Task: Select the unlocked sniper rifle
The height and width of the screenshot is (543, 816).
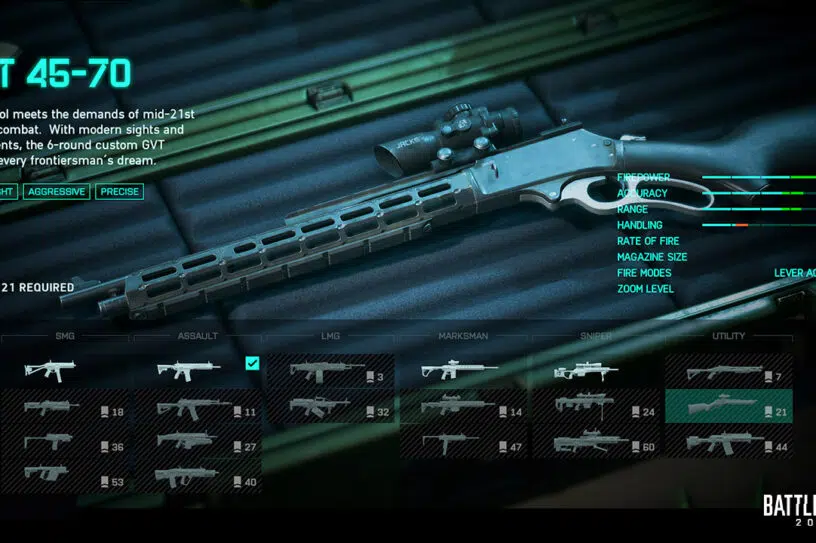Action: 595,371
